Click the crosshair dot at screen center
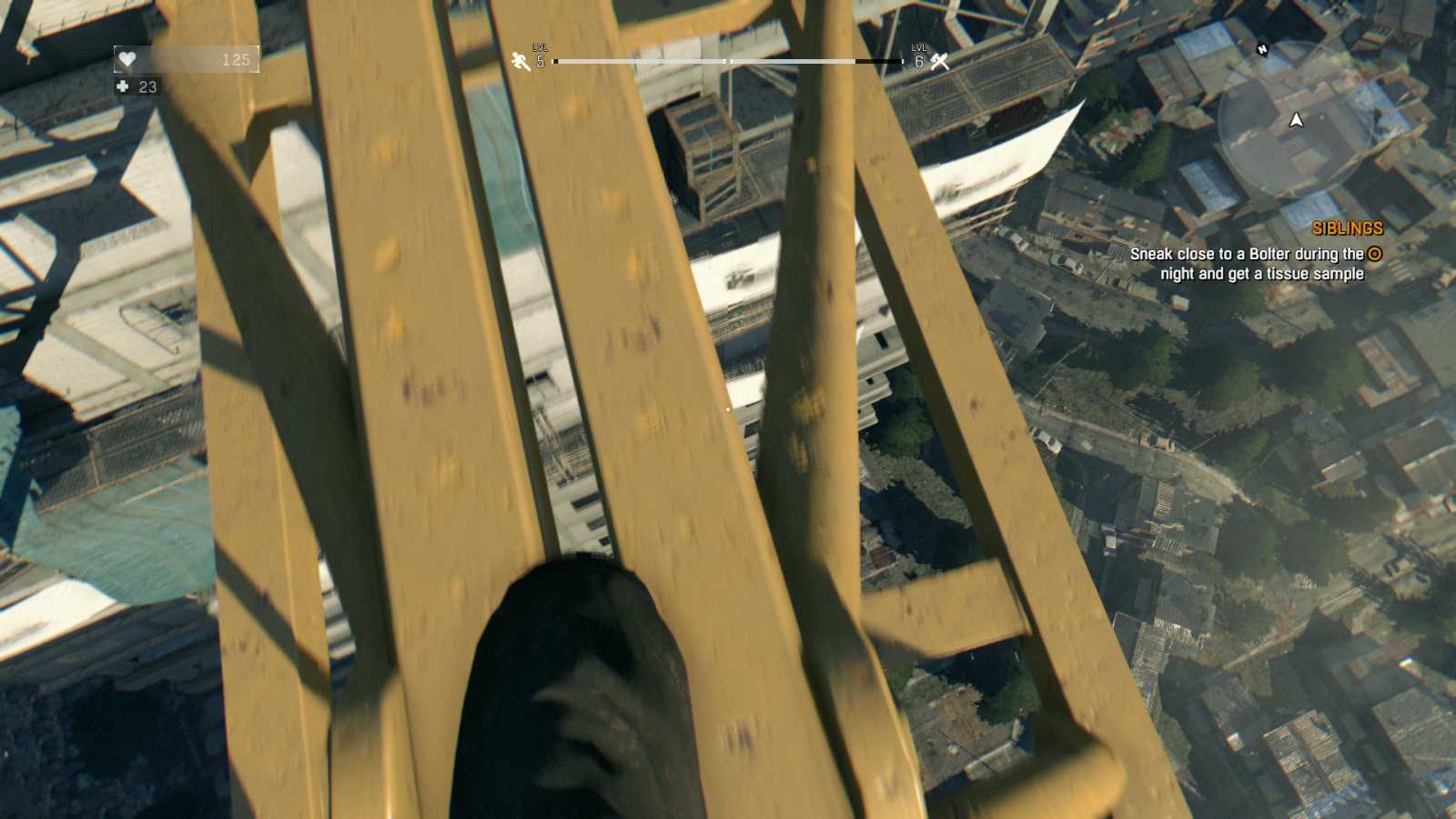 click(728, 409)
